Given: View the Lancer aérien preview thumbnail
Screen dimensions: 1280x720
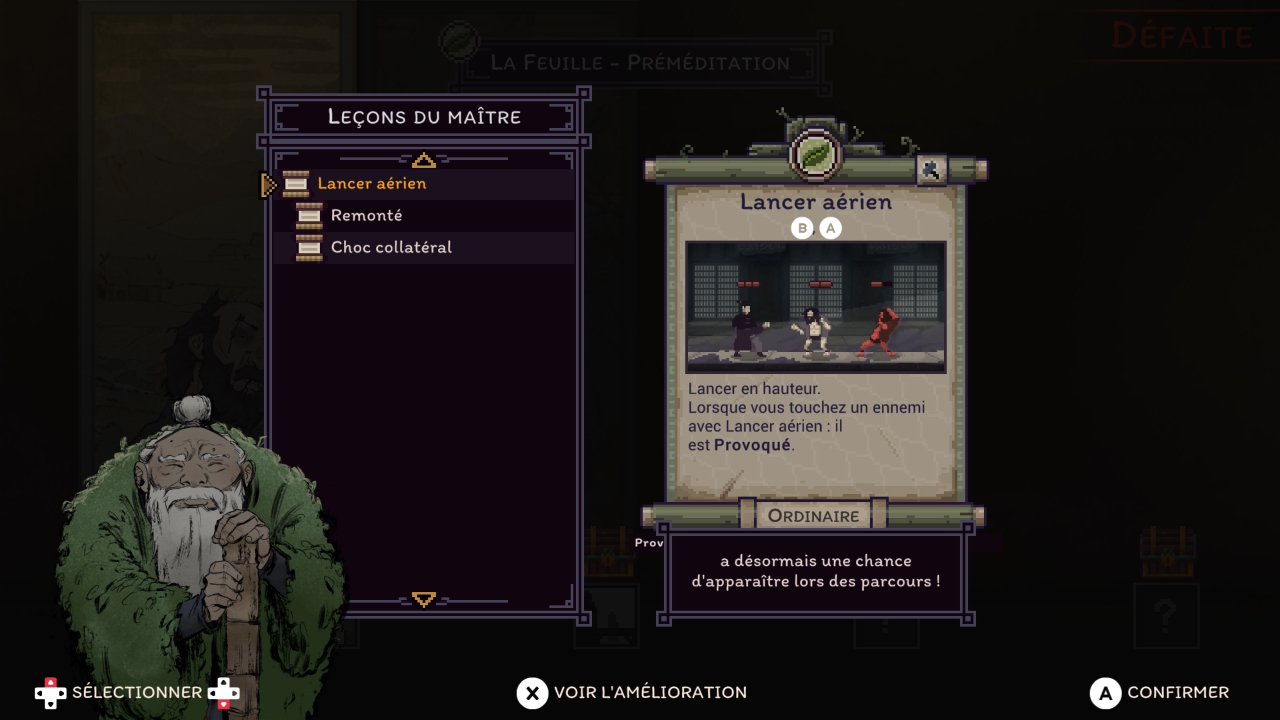Looking at the screenshot, I should [x=815, y=306].
